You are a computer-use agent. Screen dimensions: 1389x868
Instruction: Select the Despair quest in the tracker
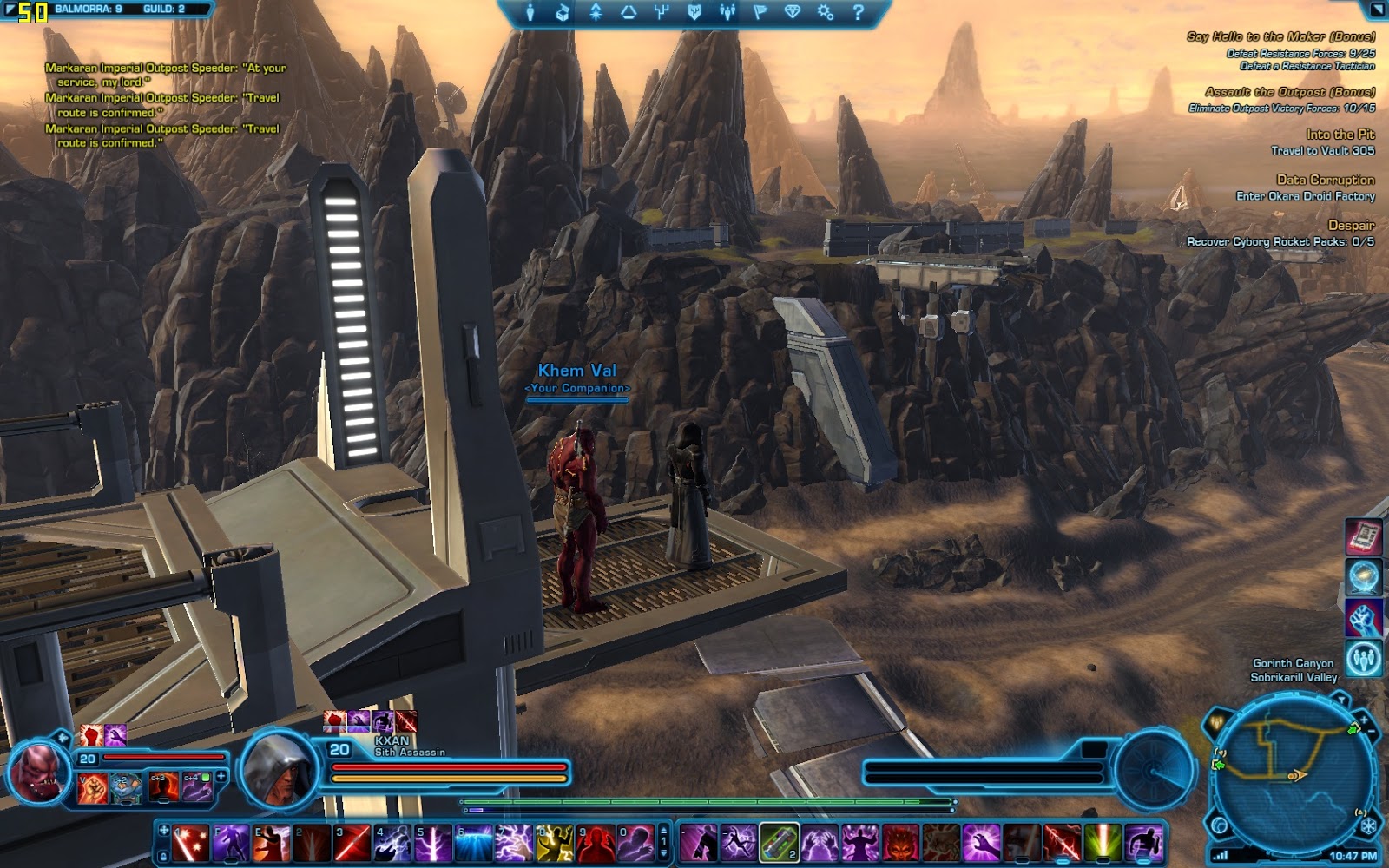tap(1351, 225)
